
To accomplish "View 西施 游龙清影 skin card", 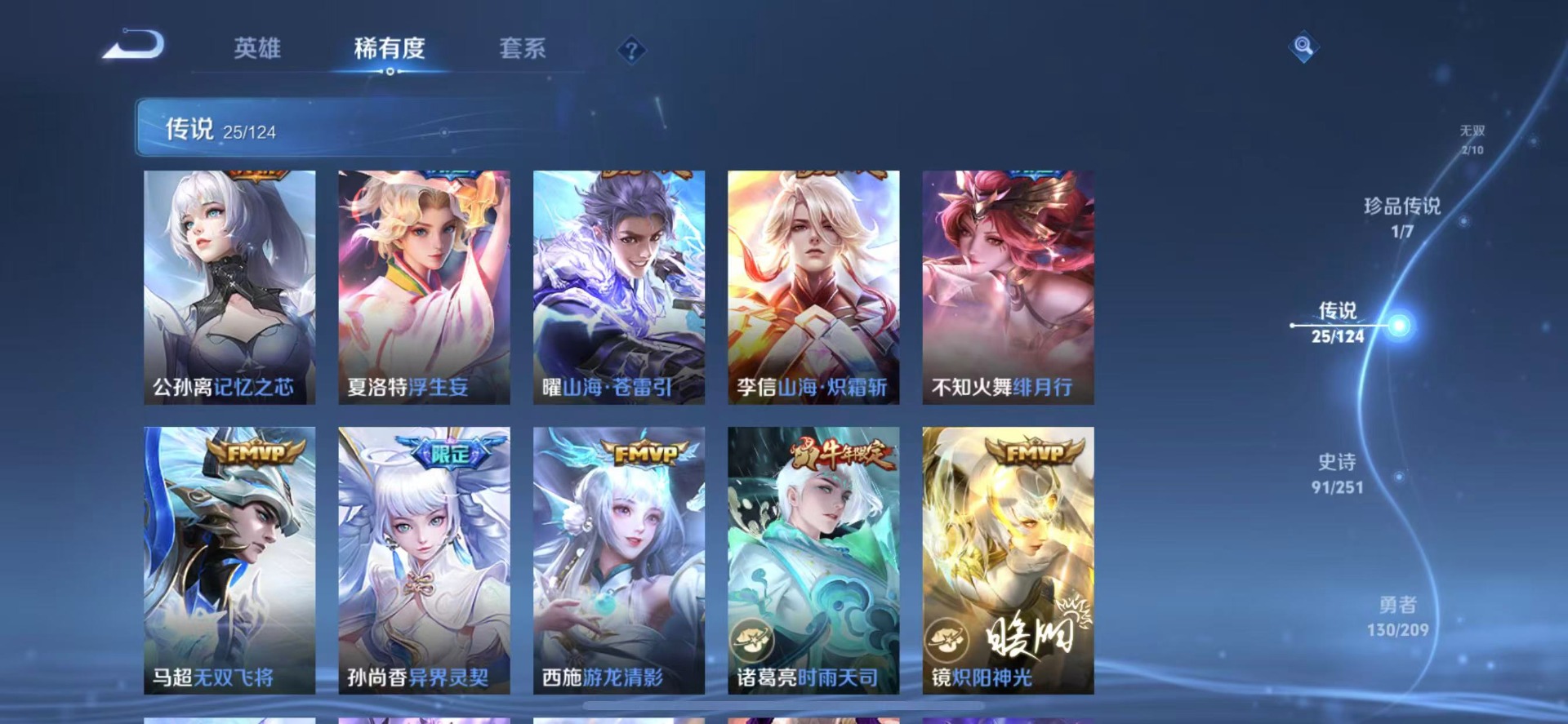I will [x=618, y=560].
